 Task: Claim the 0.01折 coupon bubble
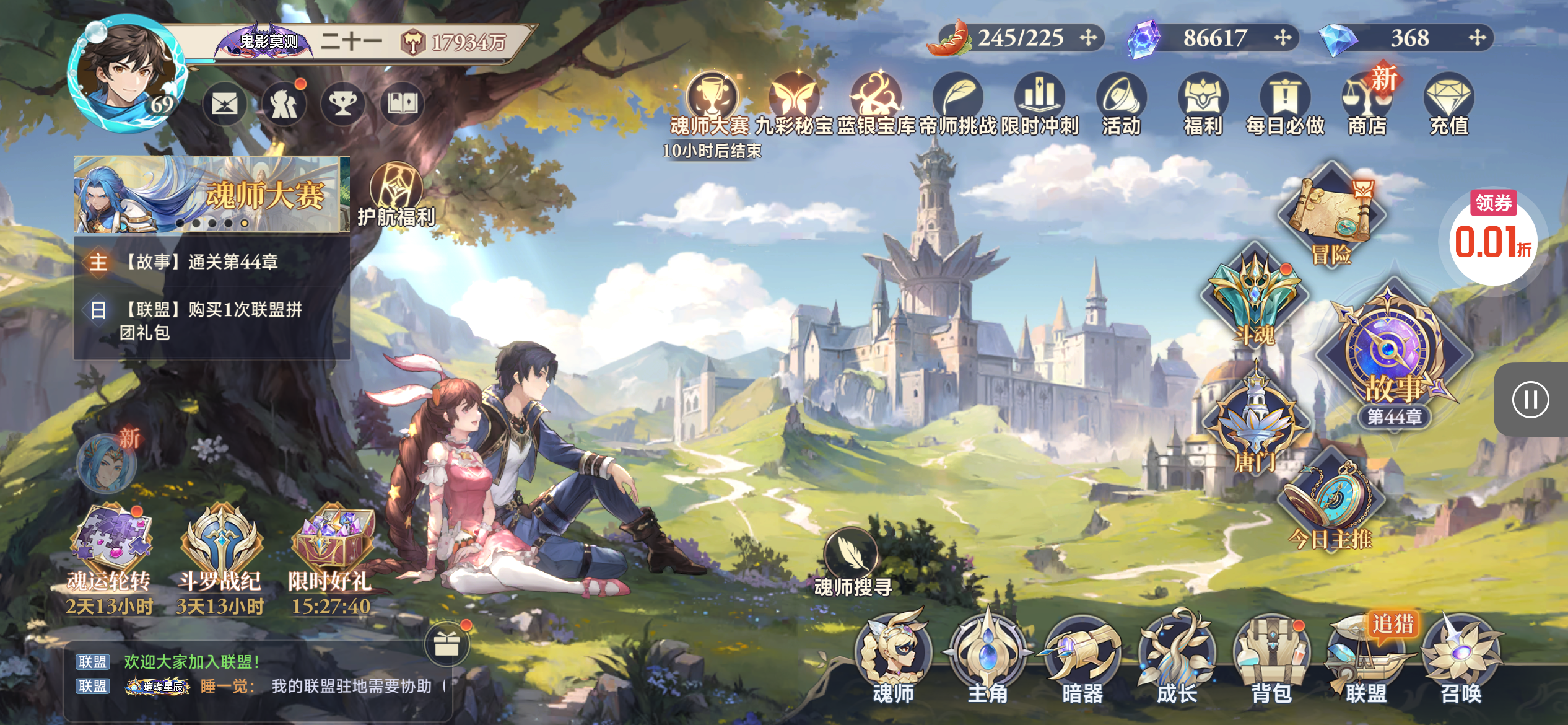click(x=1493, y=239)
